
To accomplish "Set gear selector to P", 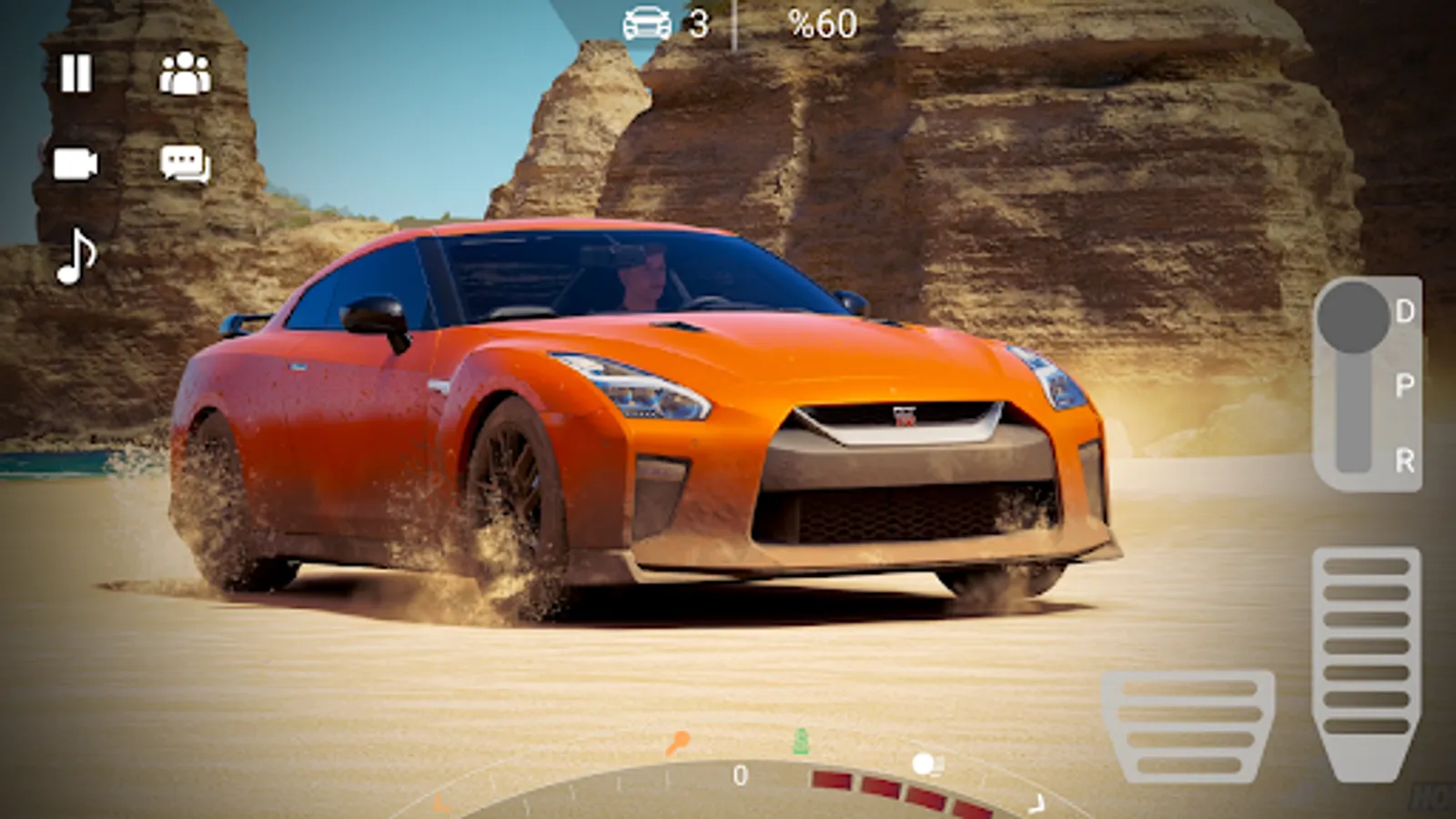I will coord(1404,386).
